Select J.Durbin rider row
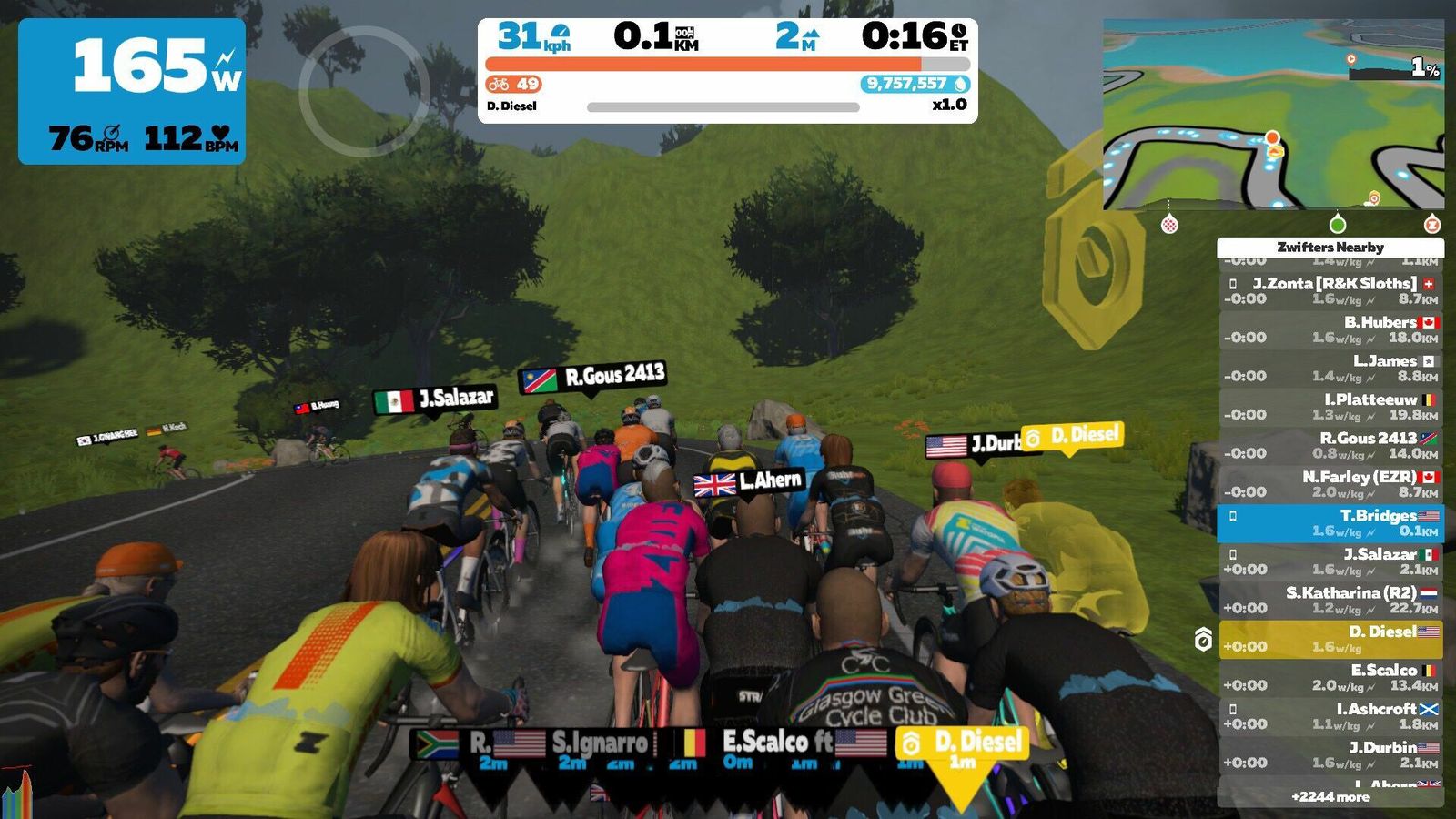This screenshot has height=819, width=1456. (1330, 755)
